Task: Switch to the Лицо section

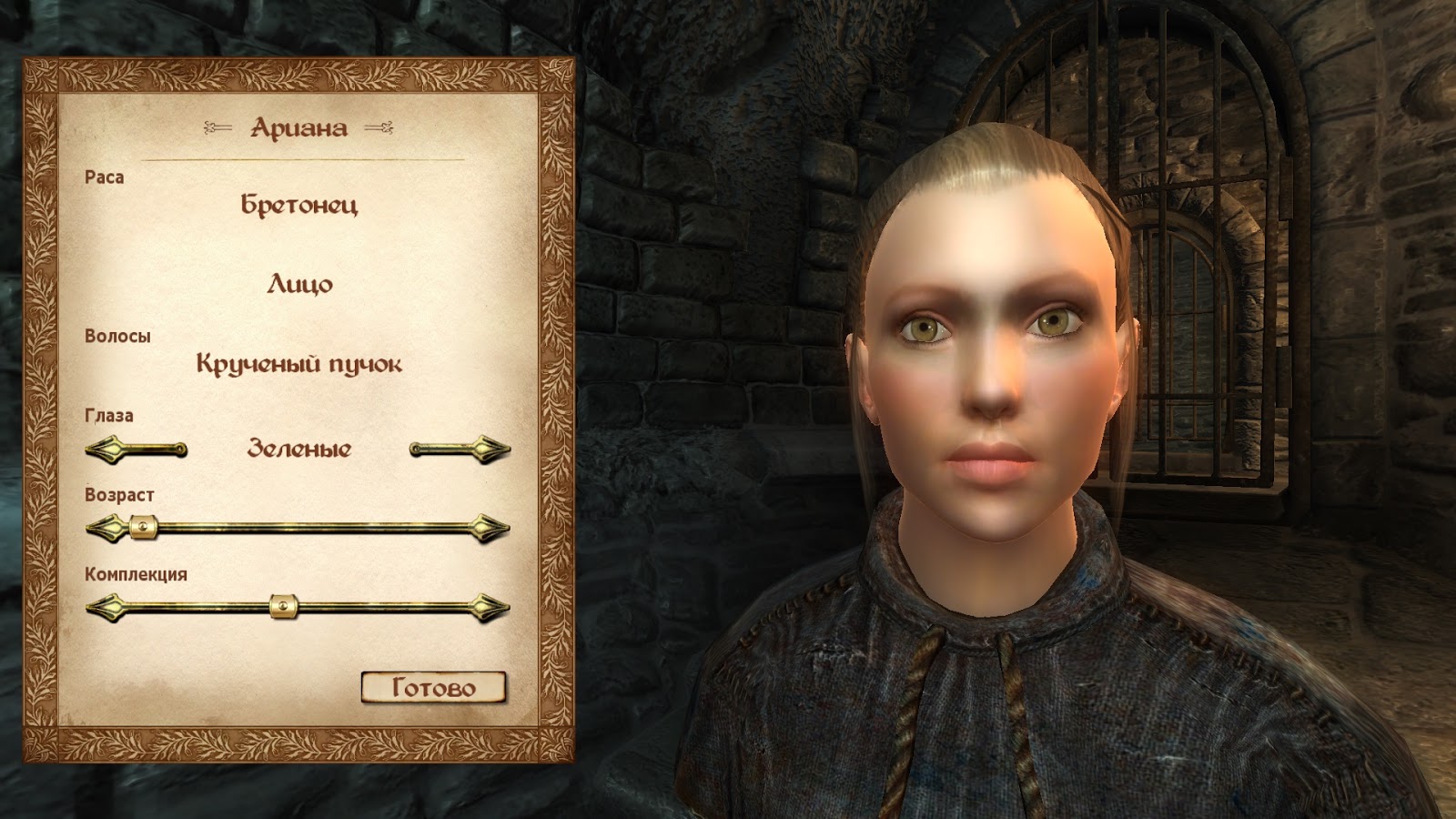Action: click(298, 284)
